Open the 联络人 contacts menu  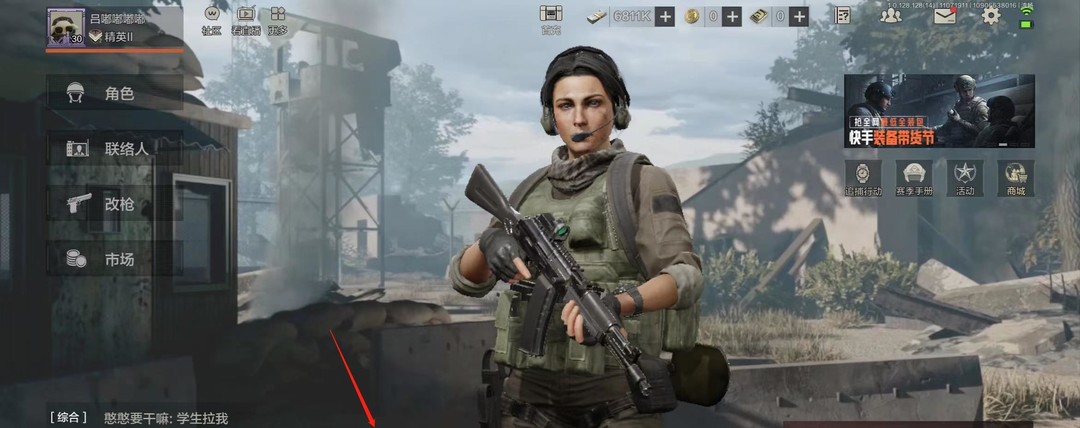[x=115, y=149]
